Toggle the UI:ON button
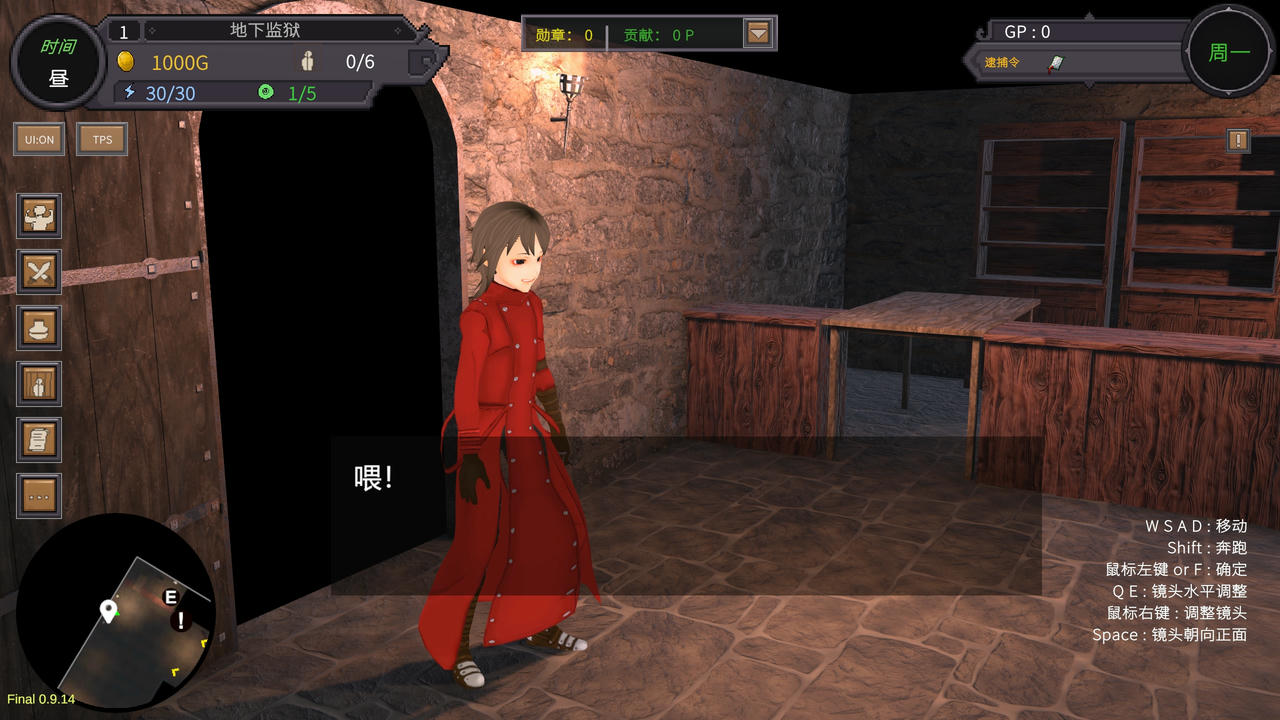Image resolution: width=1280 pixels, height=720 pixels. pos(39,139)
